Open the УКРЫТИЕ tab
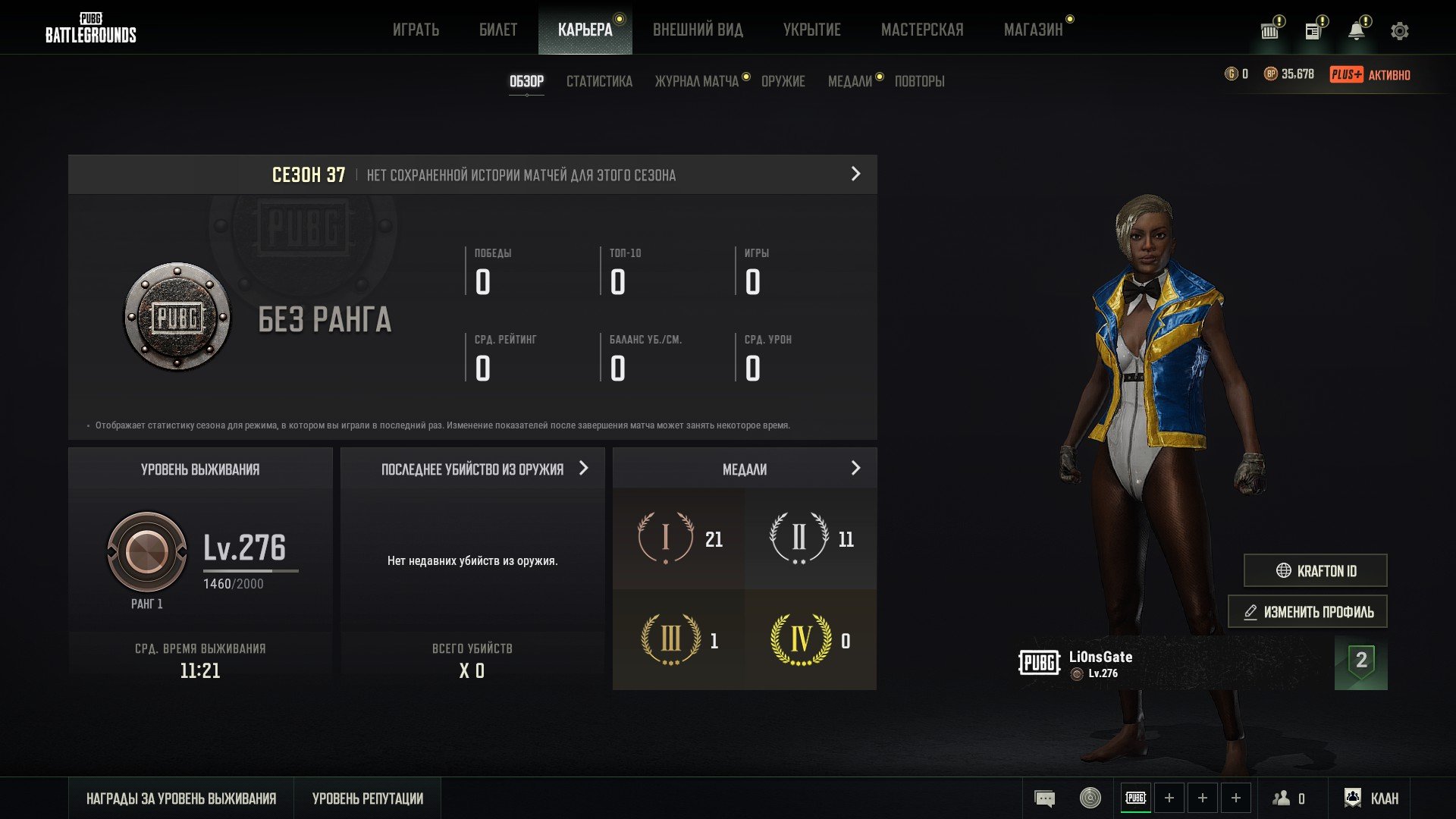This screenshot has width=1456, height=819. (x=811, y=30)
